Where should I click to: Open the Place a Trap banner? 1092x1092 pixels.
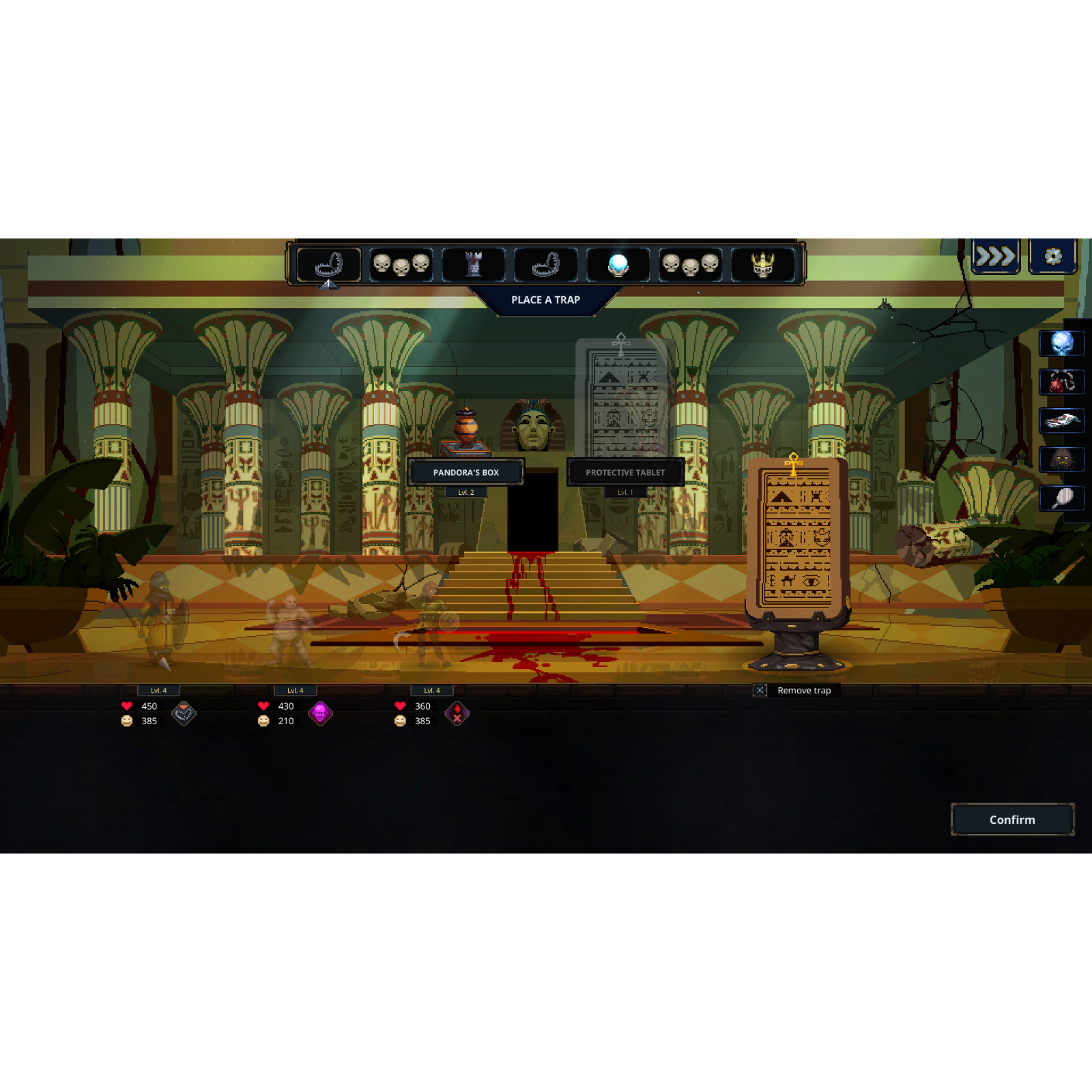point(546,300)
